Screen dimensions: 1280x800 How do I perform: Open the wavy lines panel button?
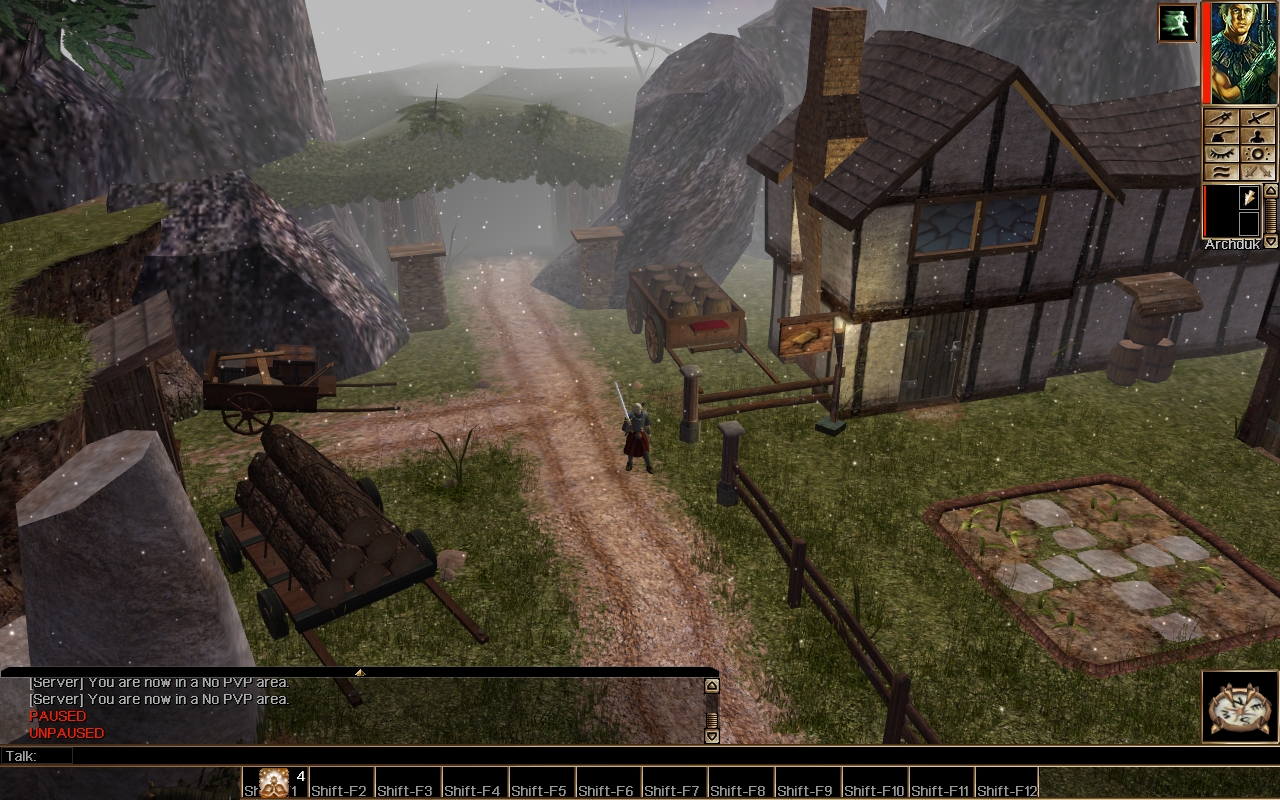[1222, 171]
